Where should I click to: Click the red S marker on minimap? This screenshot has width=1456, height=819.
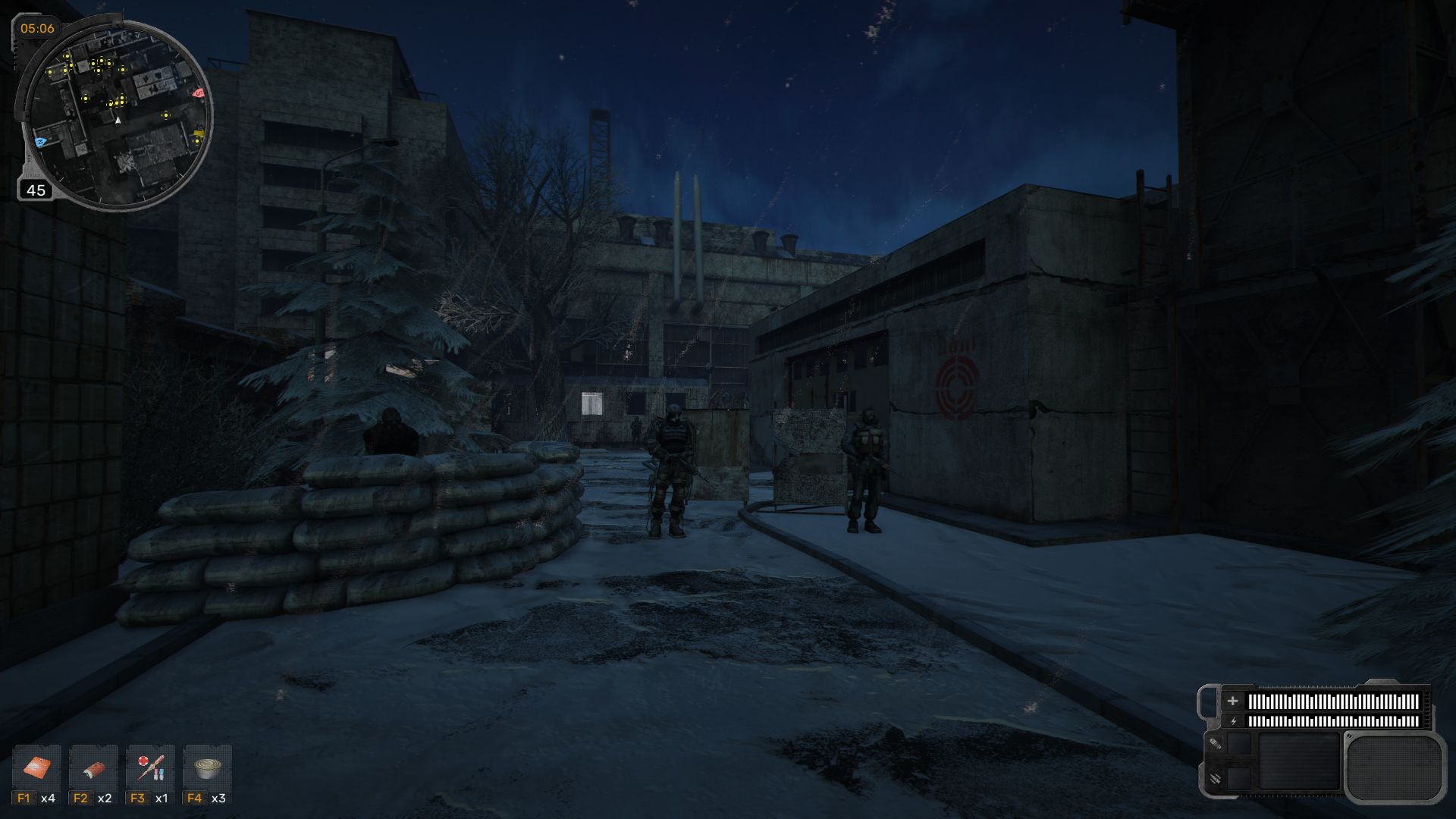[199, 93]
